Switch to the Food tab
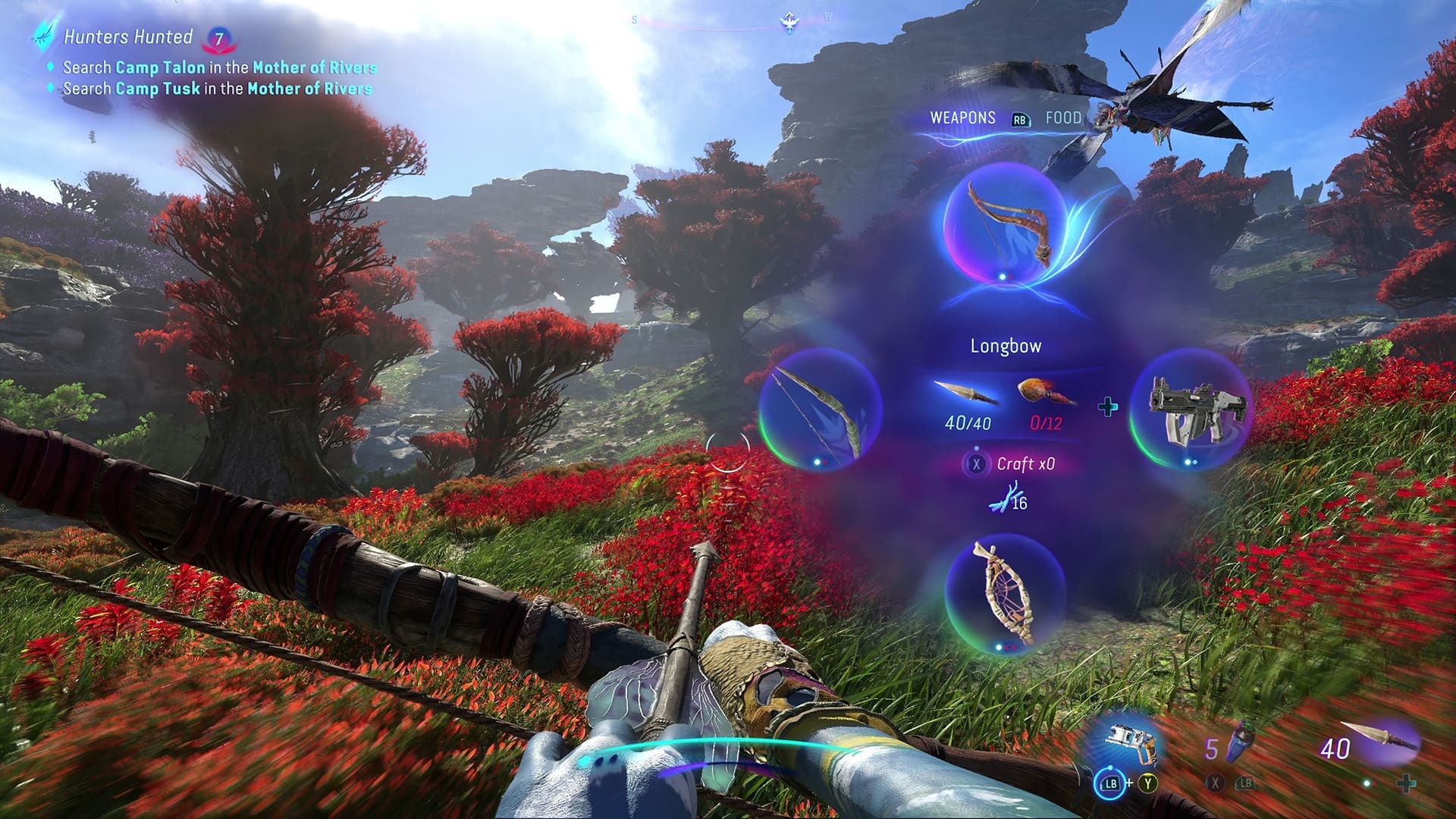 click(x=1063, y=118)
